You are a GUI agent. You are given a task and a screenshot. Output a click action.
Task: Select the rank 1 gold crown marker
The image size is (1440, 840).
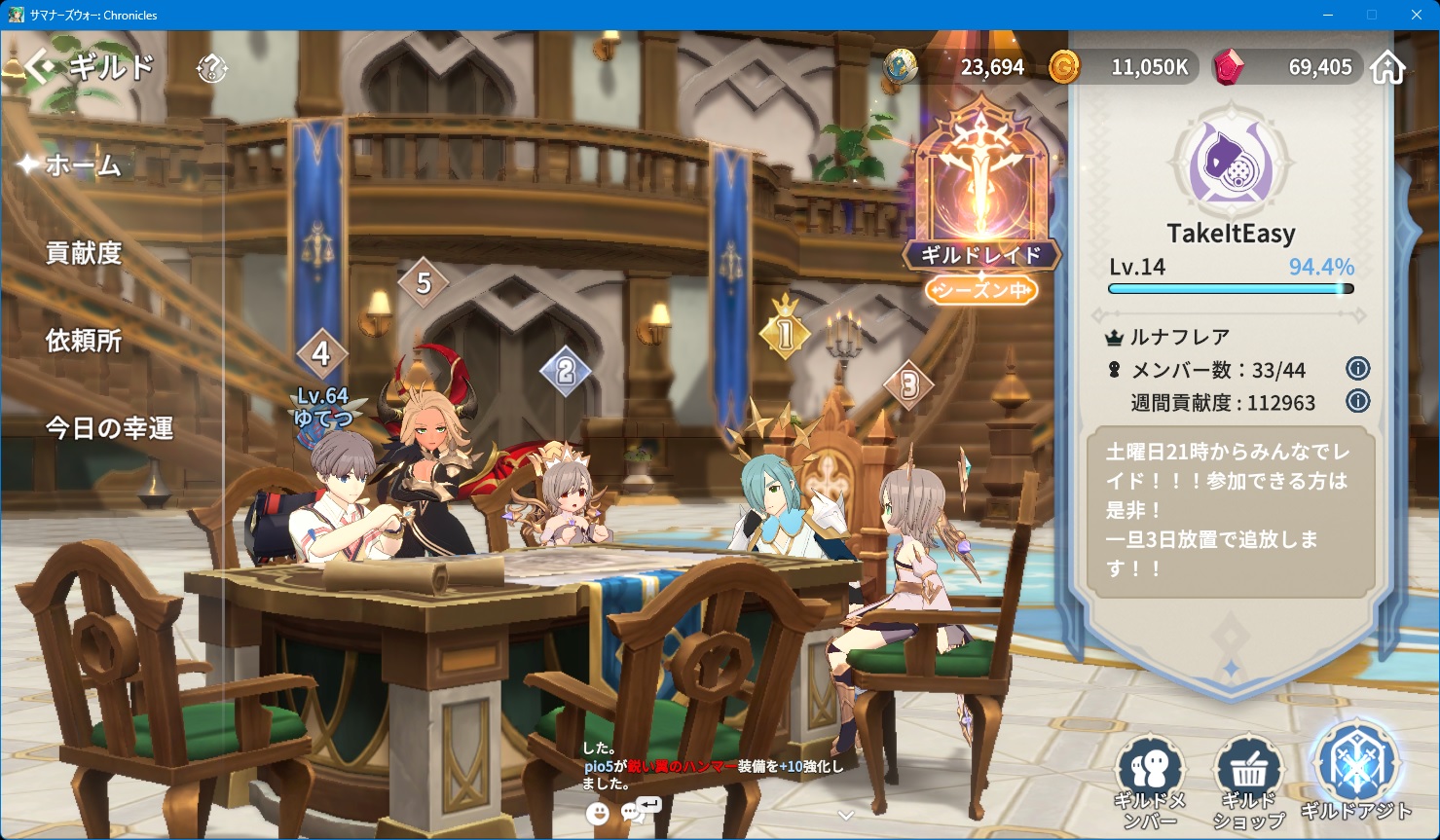click(x=786, y=332)
